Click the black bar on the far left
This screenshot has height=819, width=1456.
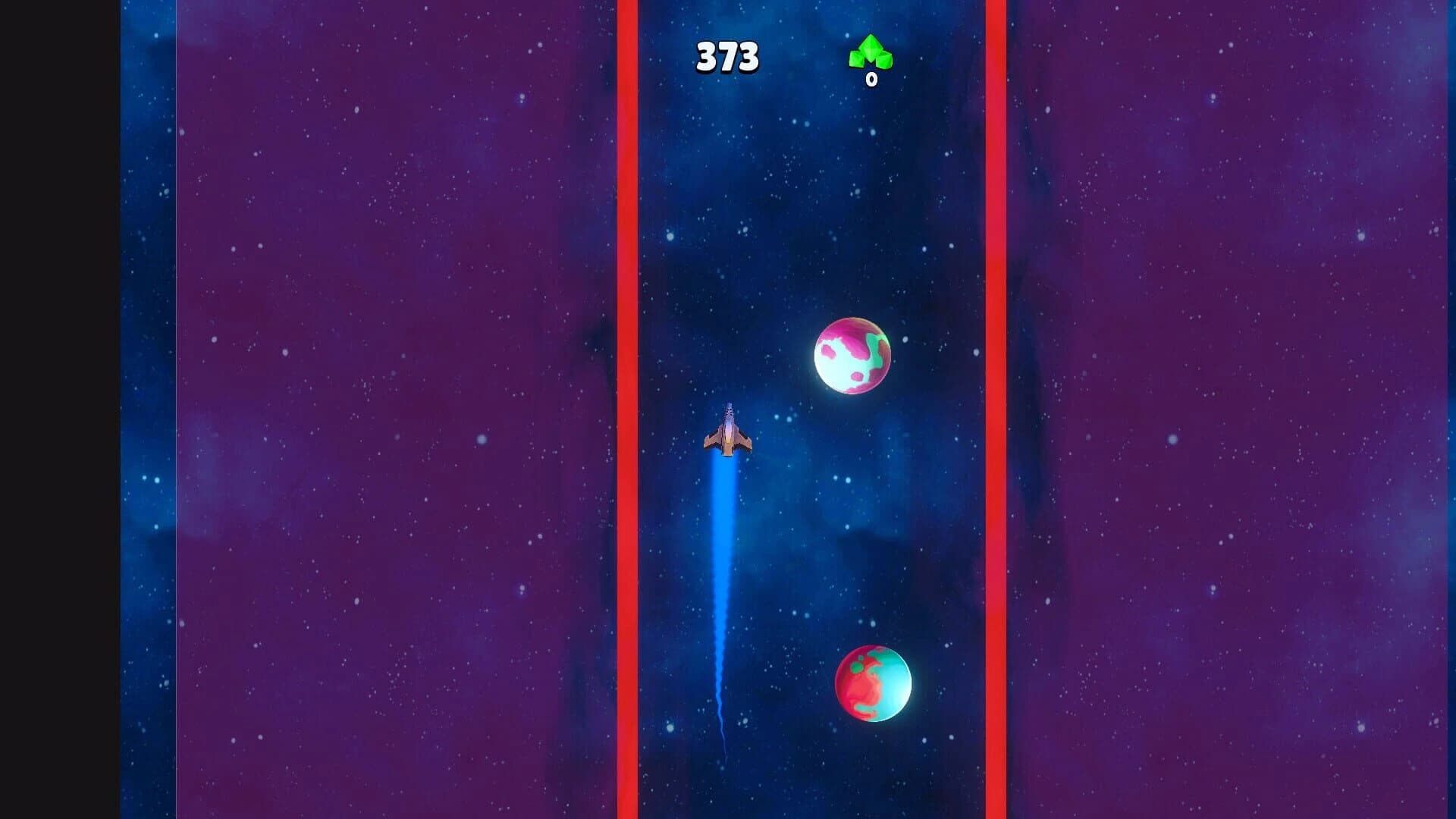coord(57,409)
